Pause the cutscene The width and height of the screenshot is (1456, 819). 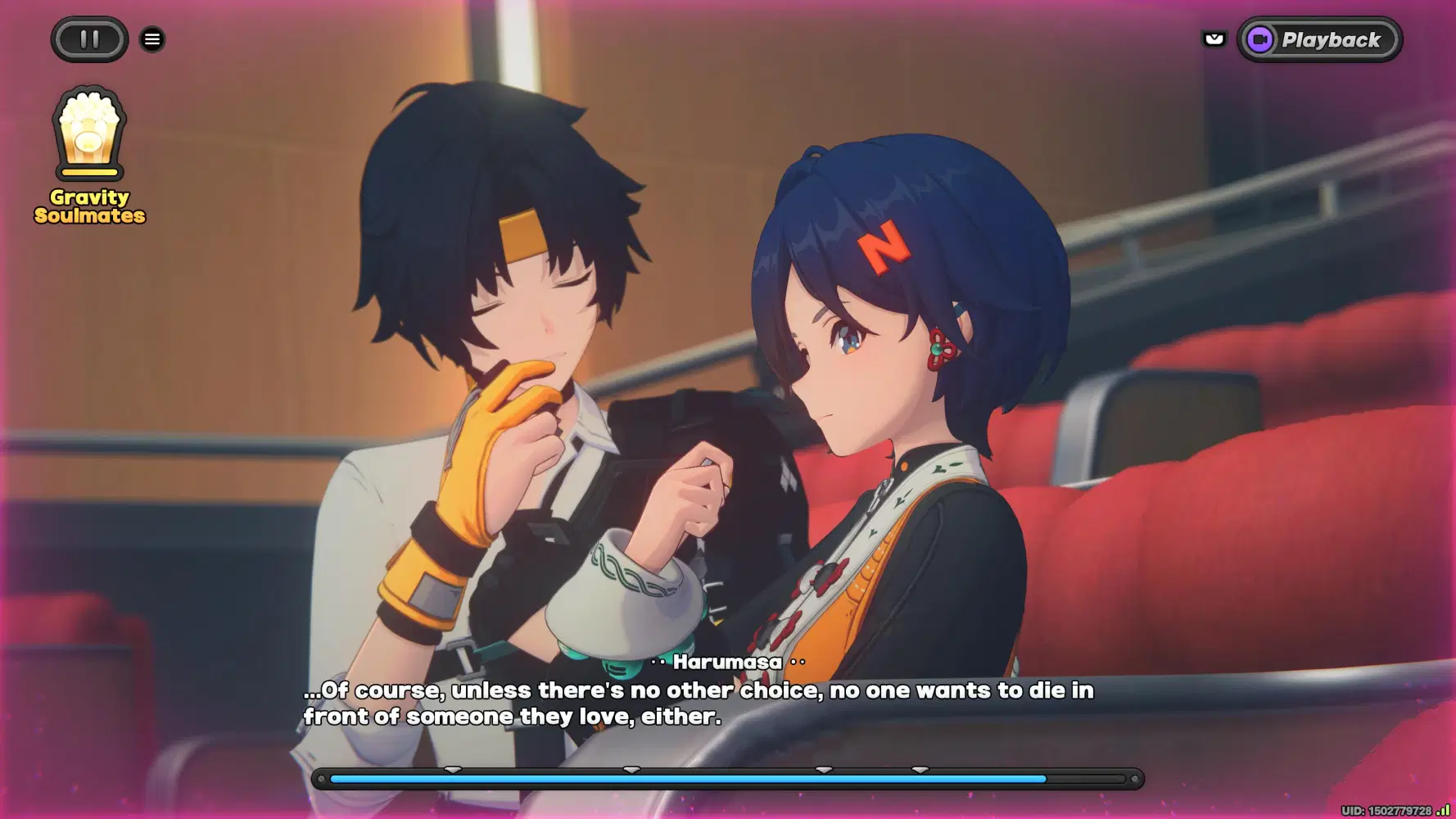(89, 38)
